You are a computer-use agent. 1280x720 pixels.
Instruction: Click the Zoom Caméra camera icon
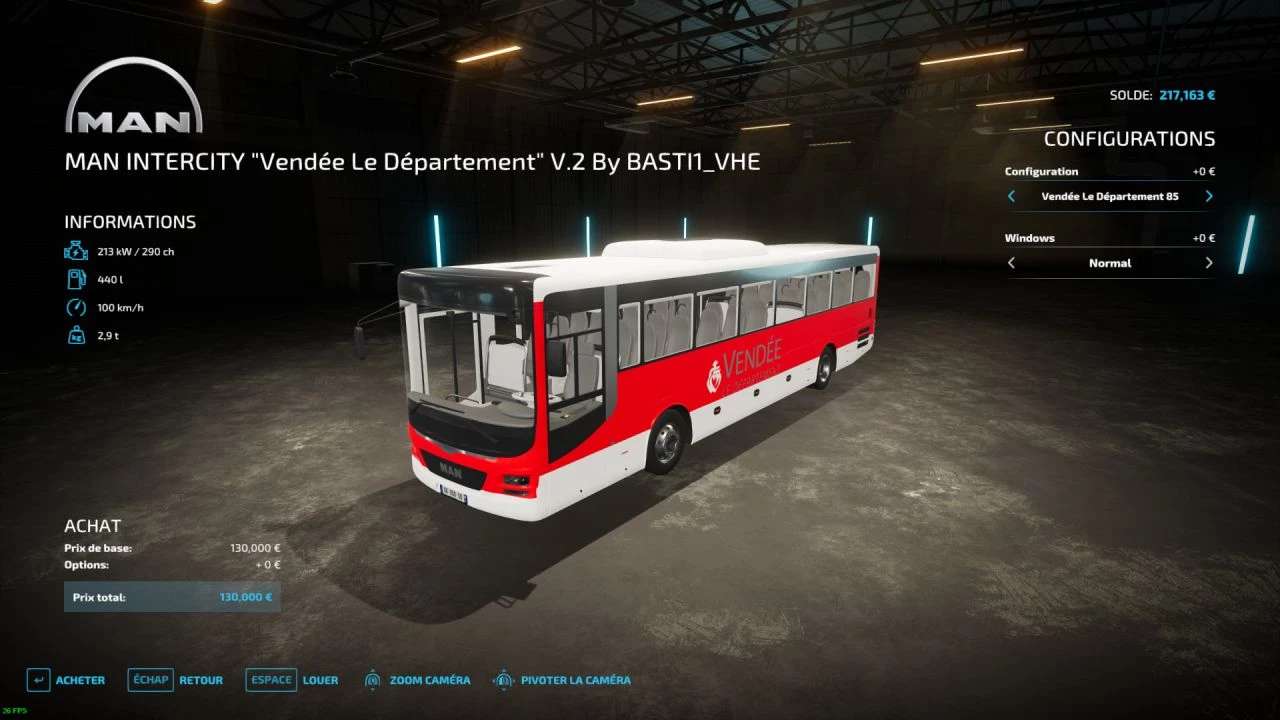click(373, 679)
